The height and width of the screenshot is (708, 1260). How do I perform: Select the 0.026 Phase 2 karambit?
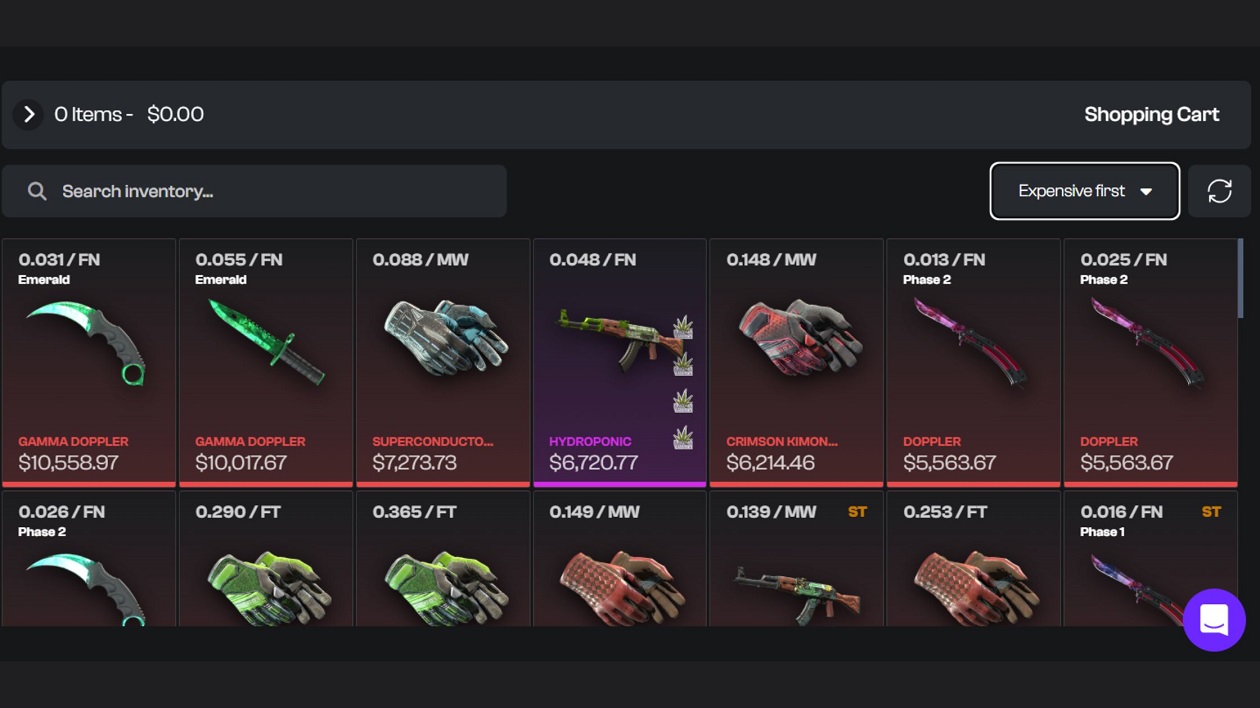point(89,565)
